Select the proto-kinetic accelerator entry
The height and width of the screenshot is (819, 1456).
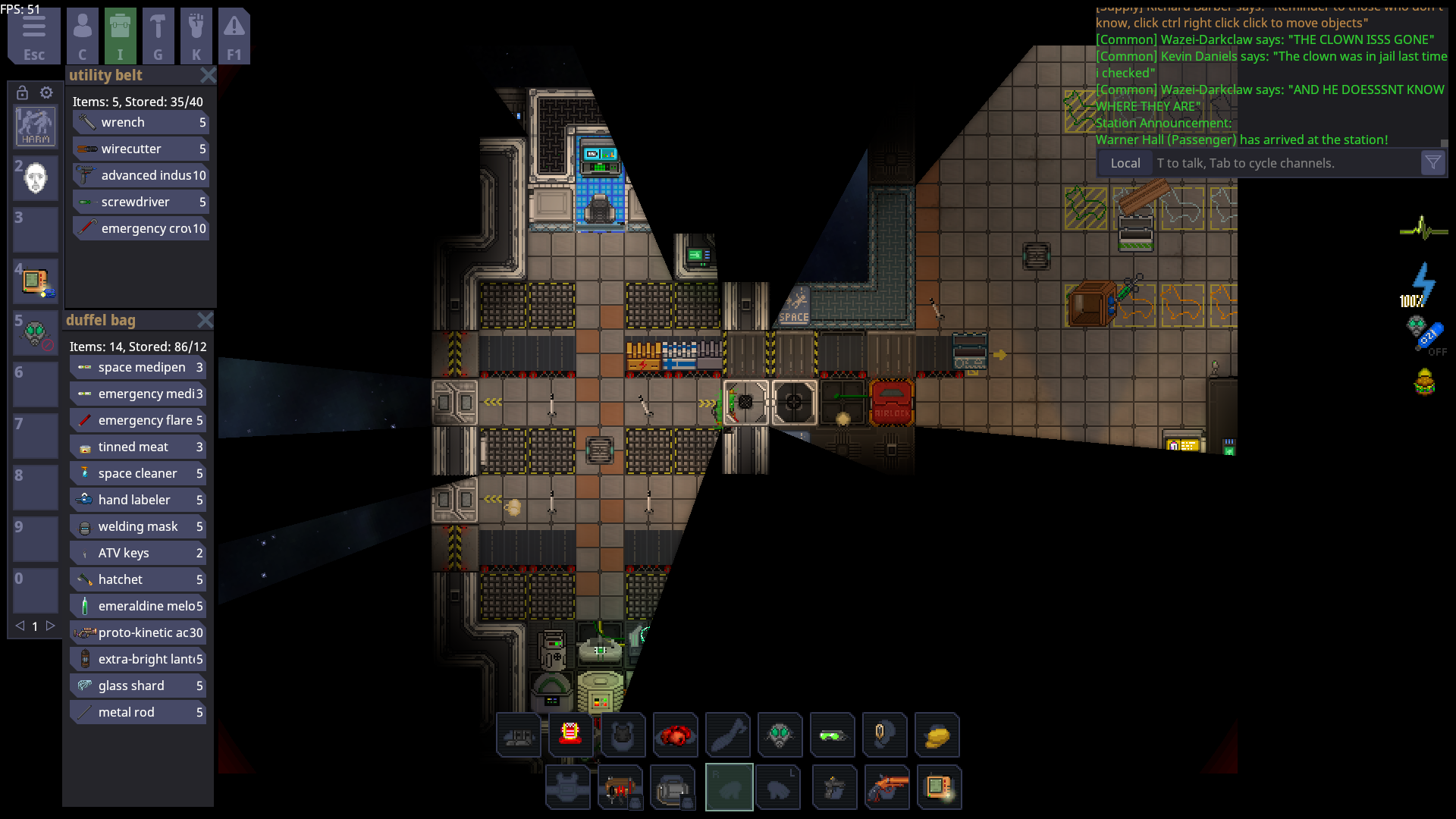pyautogui.click(x=138, y=632)
